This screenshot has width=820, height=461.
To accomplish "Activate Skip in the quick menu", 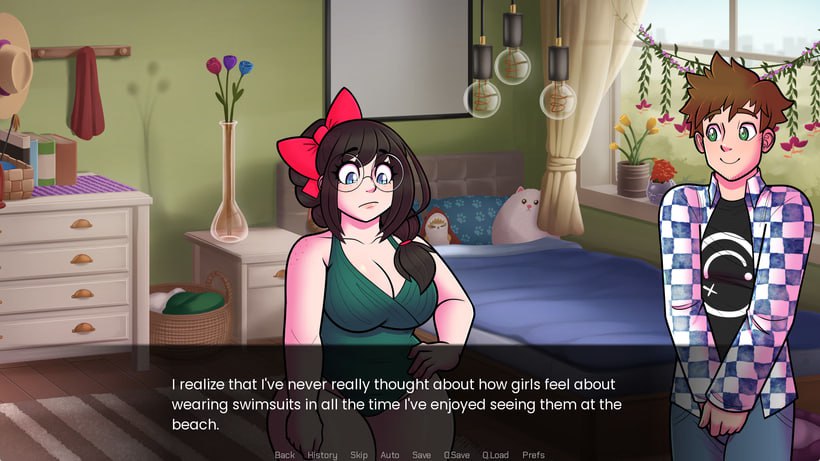I will 358,455.
